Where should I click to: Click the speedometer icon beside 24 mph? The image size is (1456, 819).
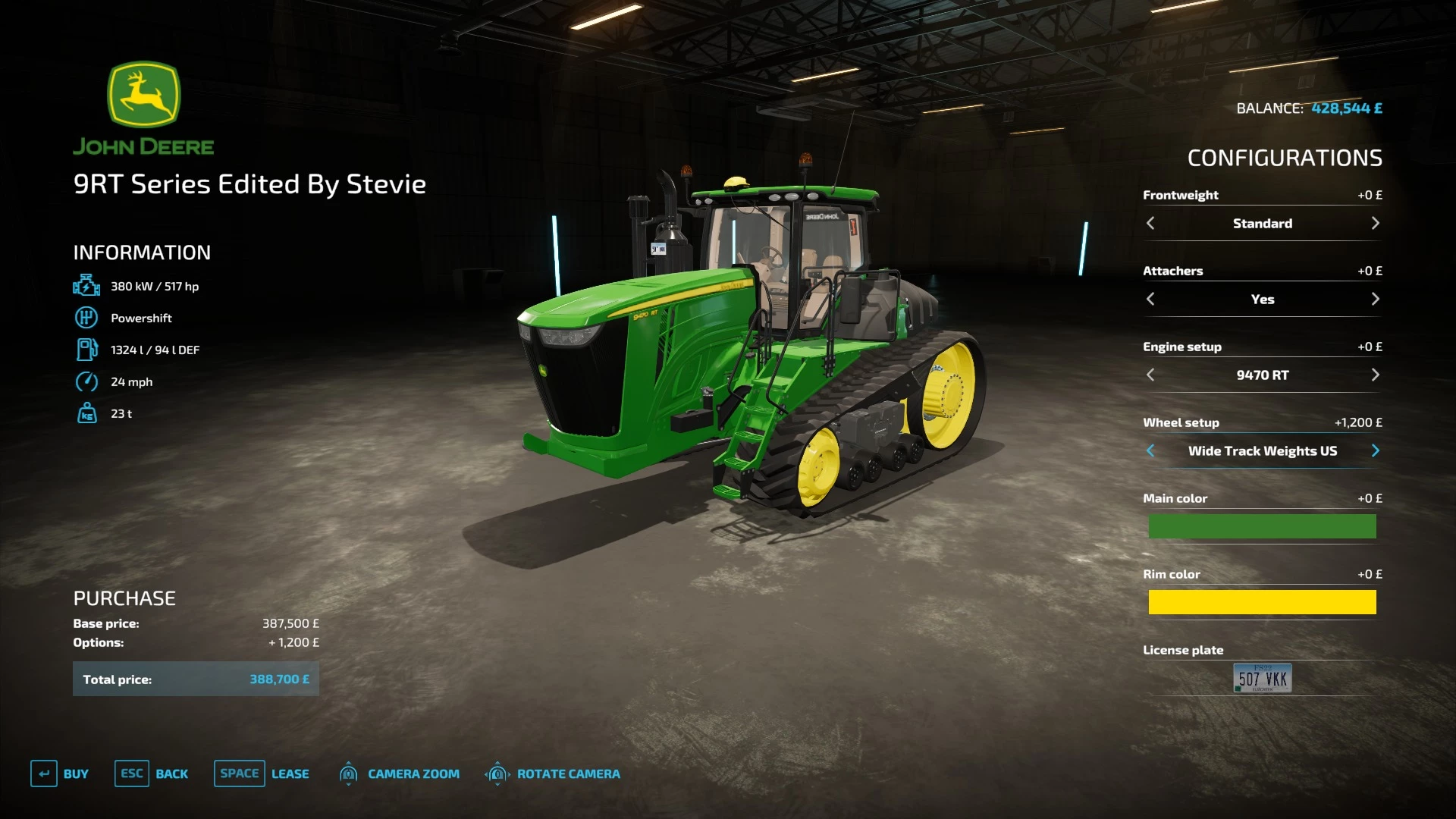coord(86,382)
